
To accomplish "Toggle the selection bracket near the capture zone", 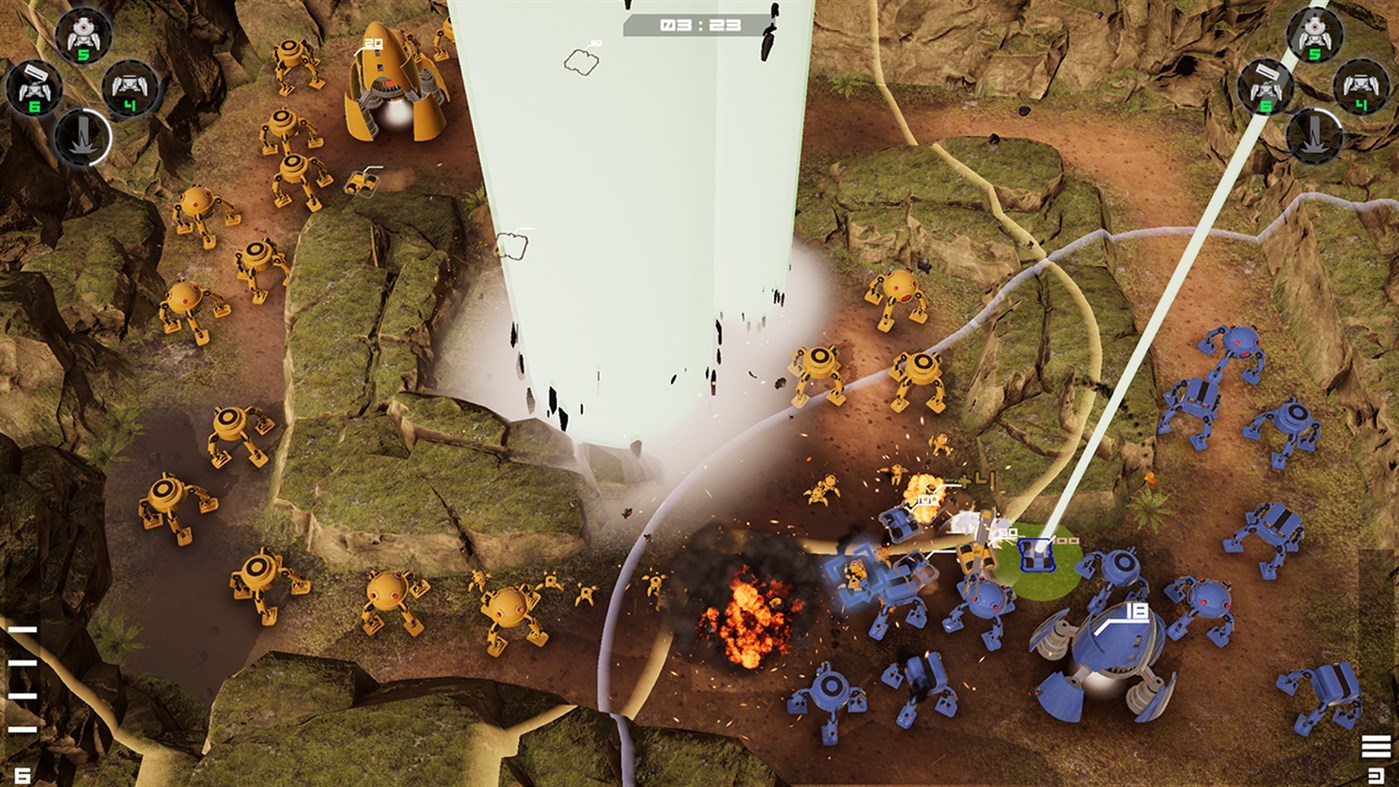I will (x=1036, y=555).
